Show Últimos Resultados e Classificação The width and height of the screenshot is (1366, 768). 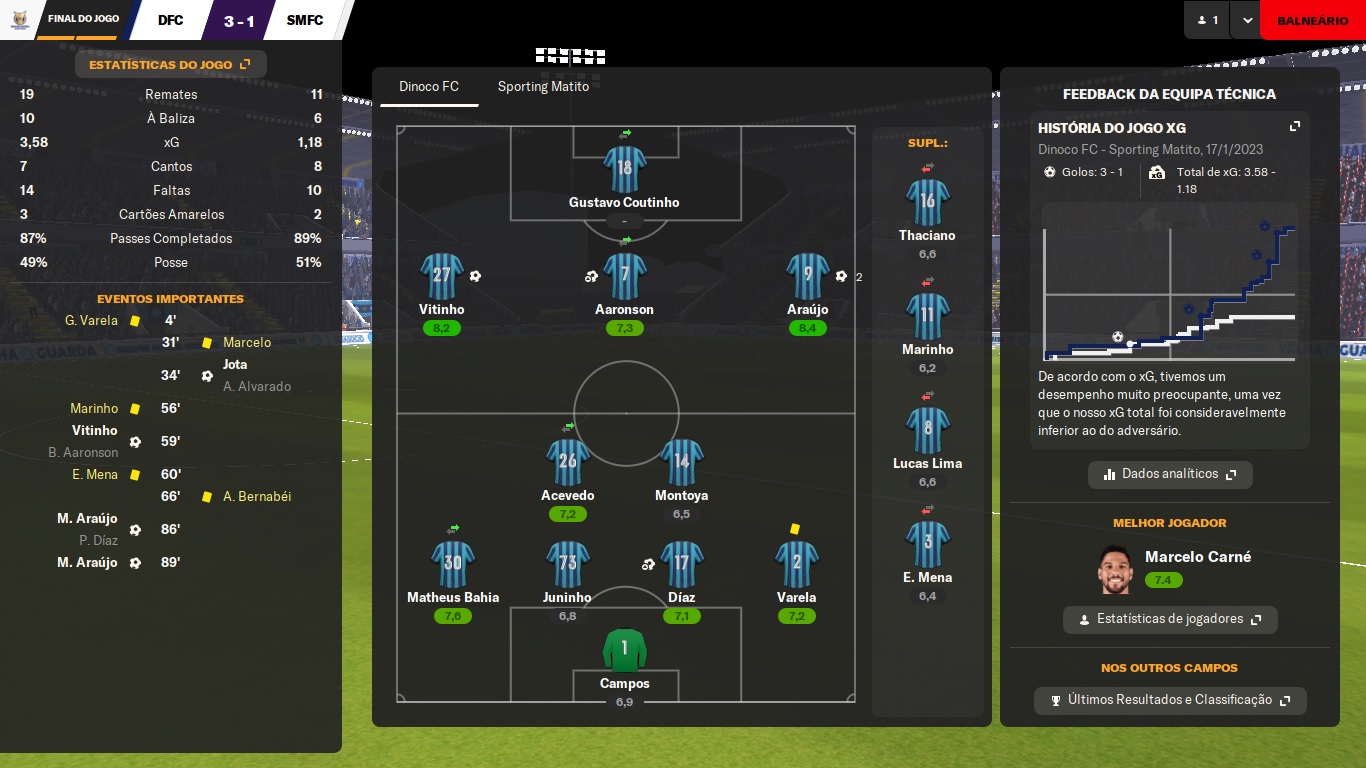tap(1170, 700)
